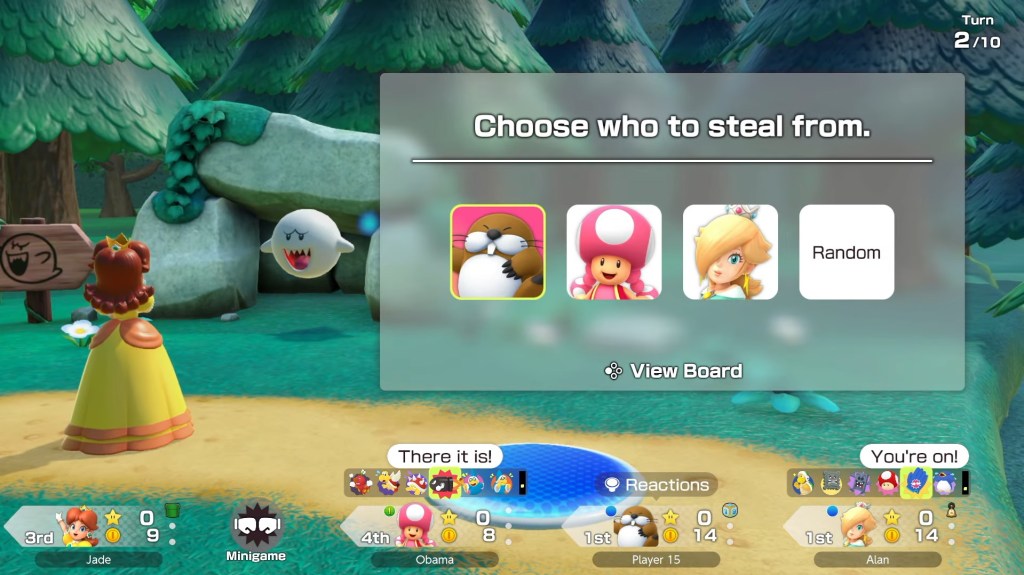Screen dimensions: 1024x575
Task: Click Alan's Rosalina player panel
Action: pyautogui.click(x=875, y=528)
